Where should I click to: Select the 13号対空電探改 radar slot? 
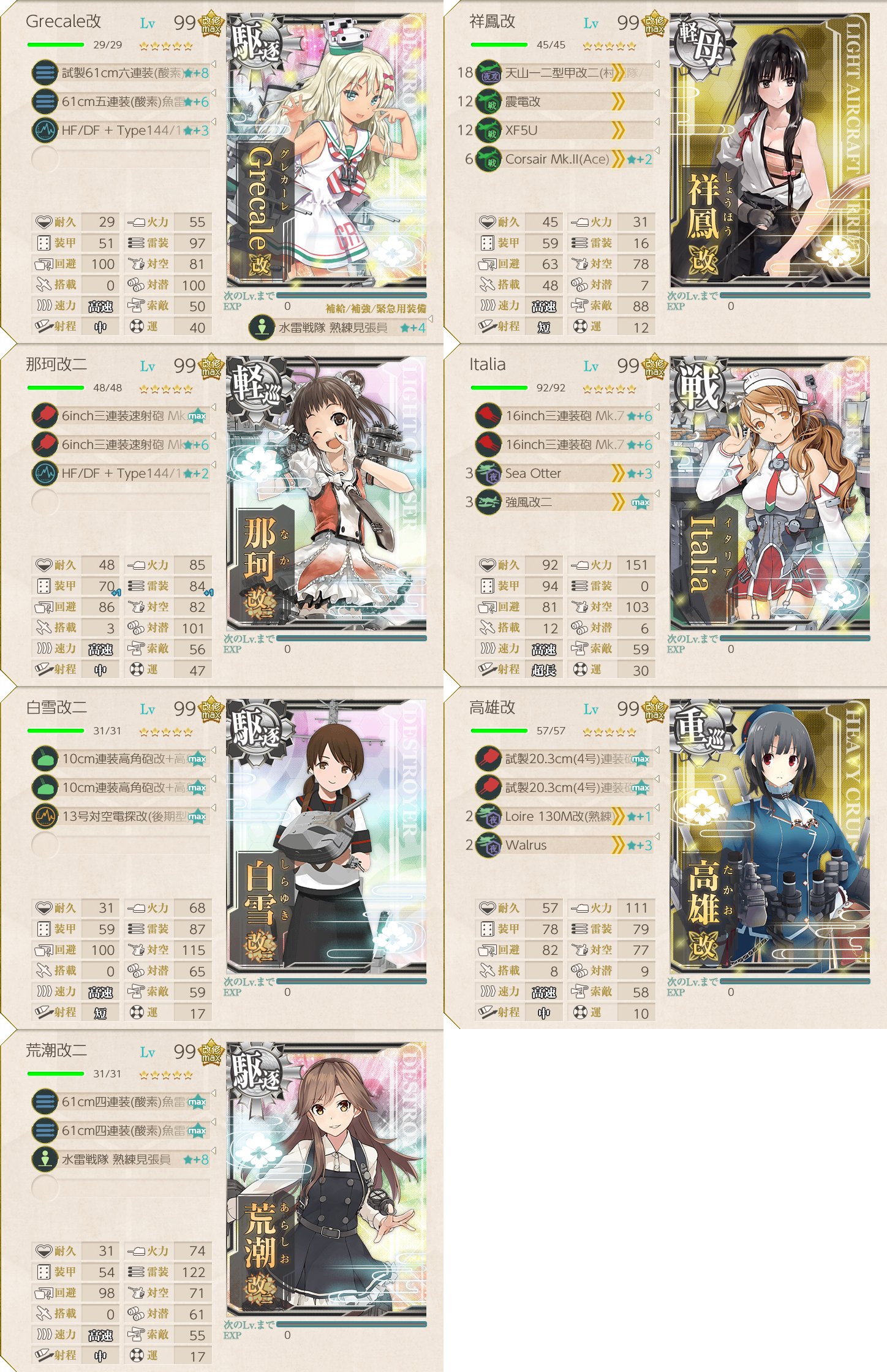tap(123, 816)
